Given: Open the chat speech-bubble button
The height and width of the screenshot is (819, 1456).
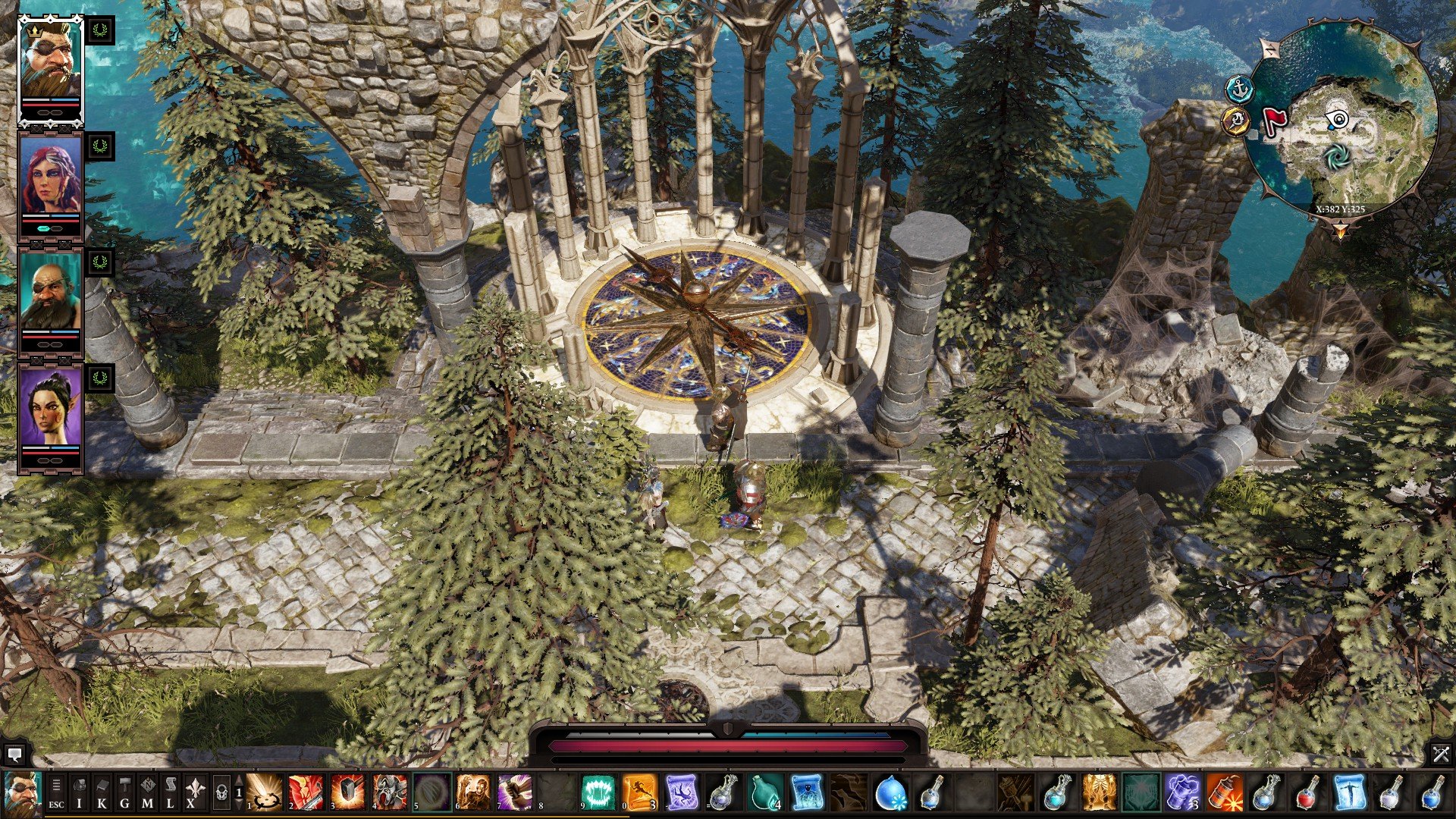Looking at the screenshot, I should click(x=14, y=754).
